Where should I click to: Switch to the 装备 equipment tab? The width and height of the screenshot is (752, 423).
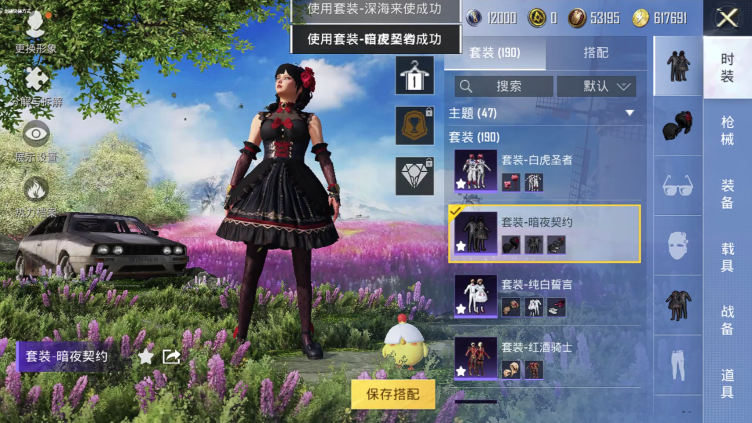tap(727, 193)
